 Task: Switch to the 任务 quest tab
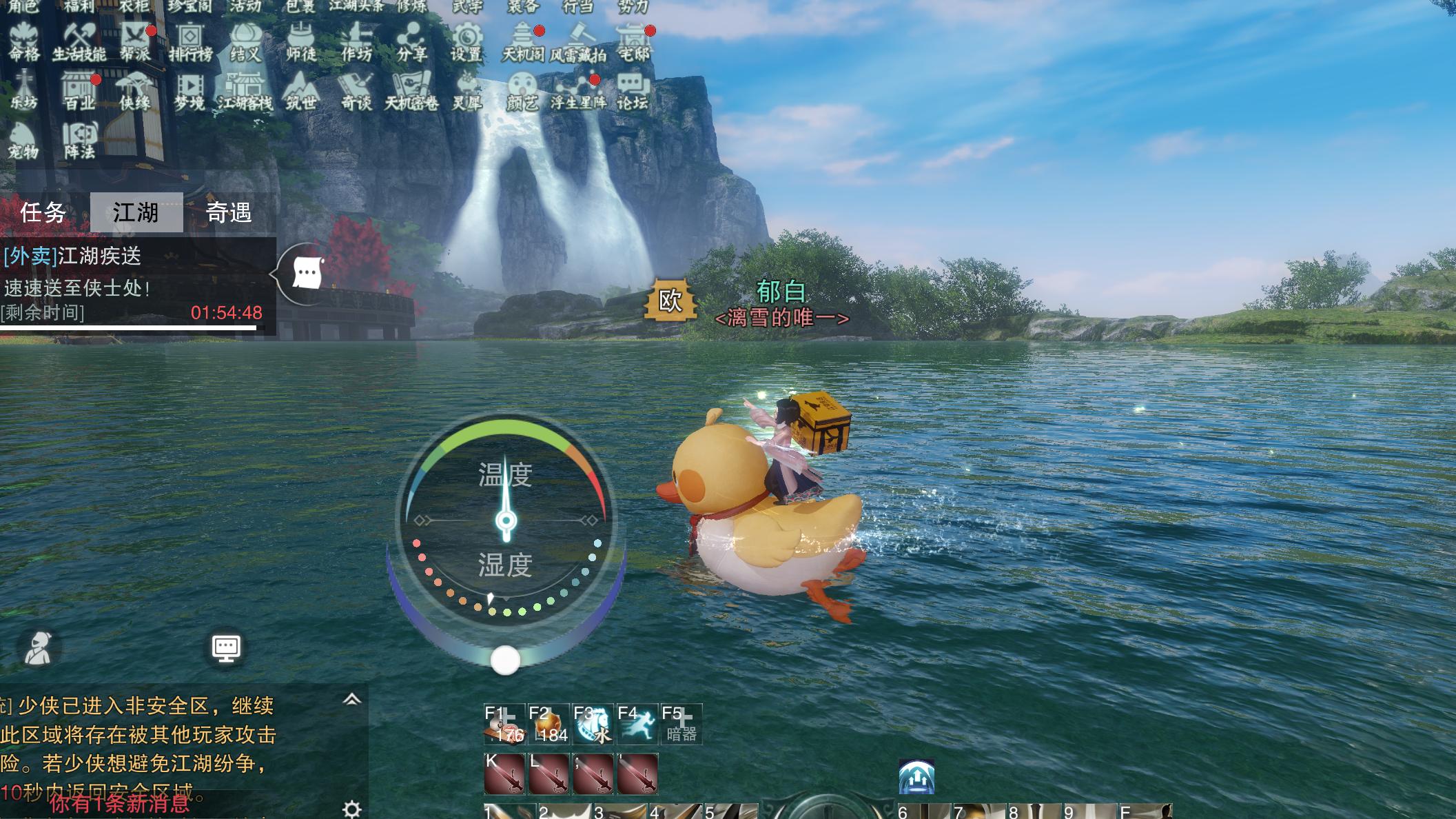click(43, 212)
